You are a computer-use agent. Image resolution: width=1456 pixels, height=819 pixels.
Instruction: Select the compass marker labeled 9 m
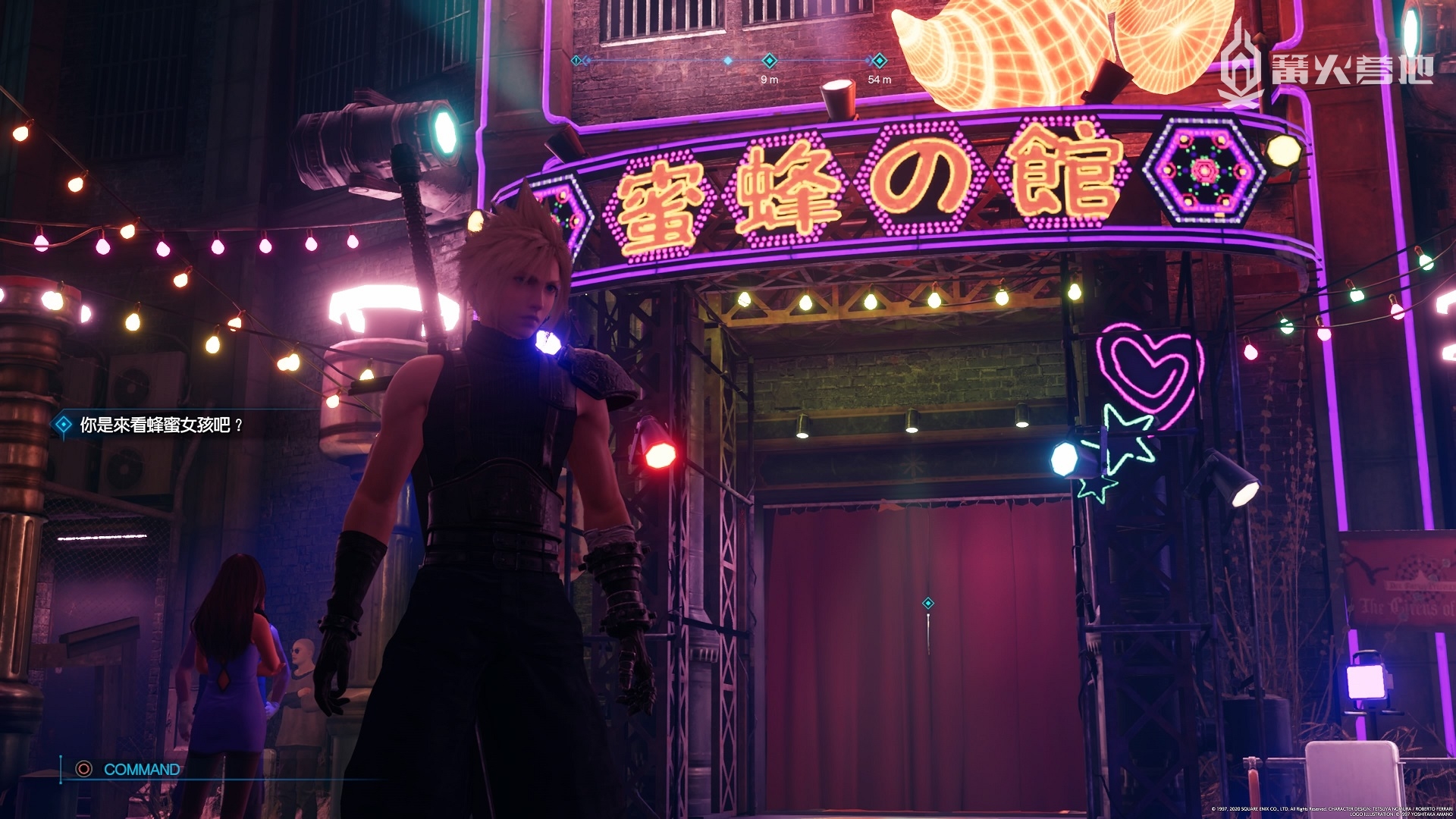(x=769, y=61)
